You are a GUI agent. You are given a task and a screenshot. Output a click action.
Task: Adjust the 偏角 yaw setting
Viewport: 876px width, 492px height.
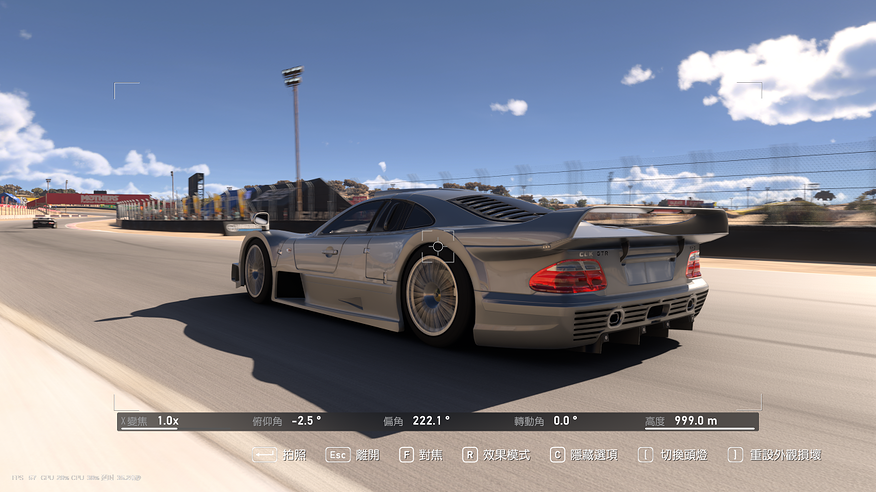(418, 421)
